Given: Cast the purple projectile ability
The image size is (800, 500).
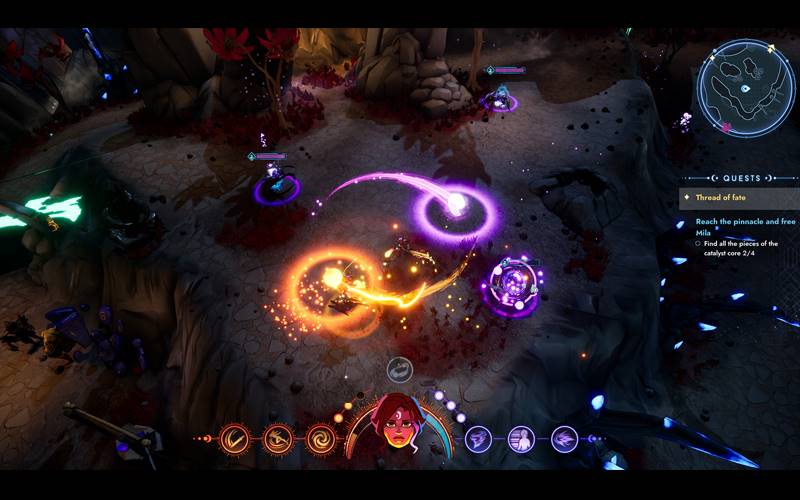Looking at the screenshot, I should click(x=564, y=438).
